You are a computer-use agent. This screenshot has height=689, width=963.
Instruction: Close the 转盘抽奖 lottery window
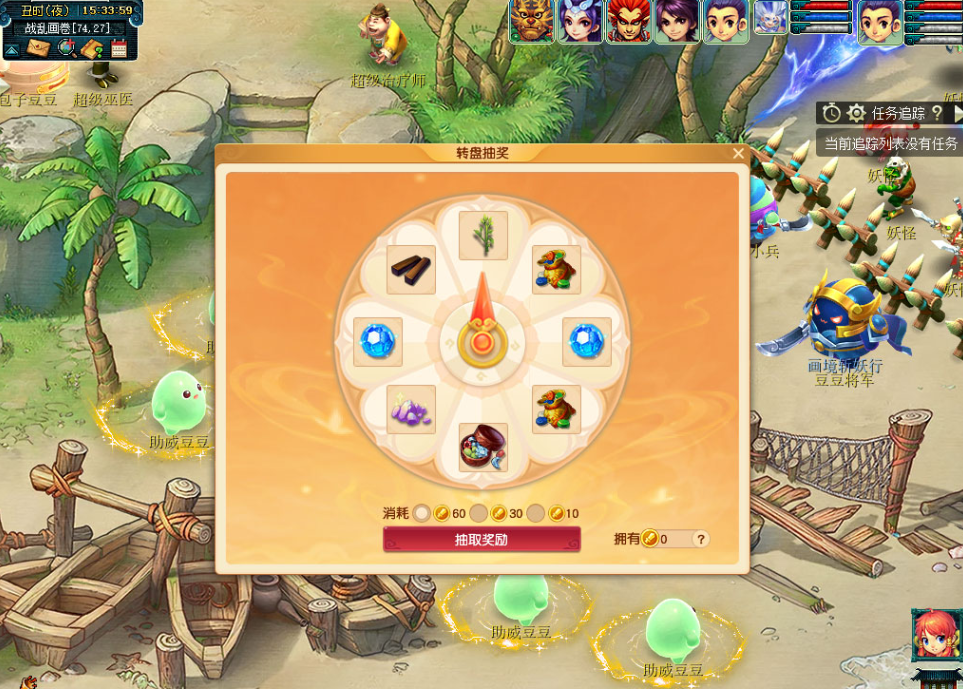tap(738, 154)
